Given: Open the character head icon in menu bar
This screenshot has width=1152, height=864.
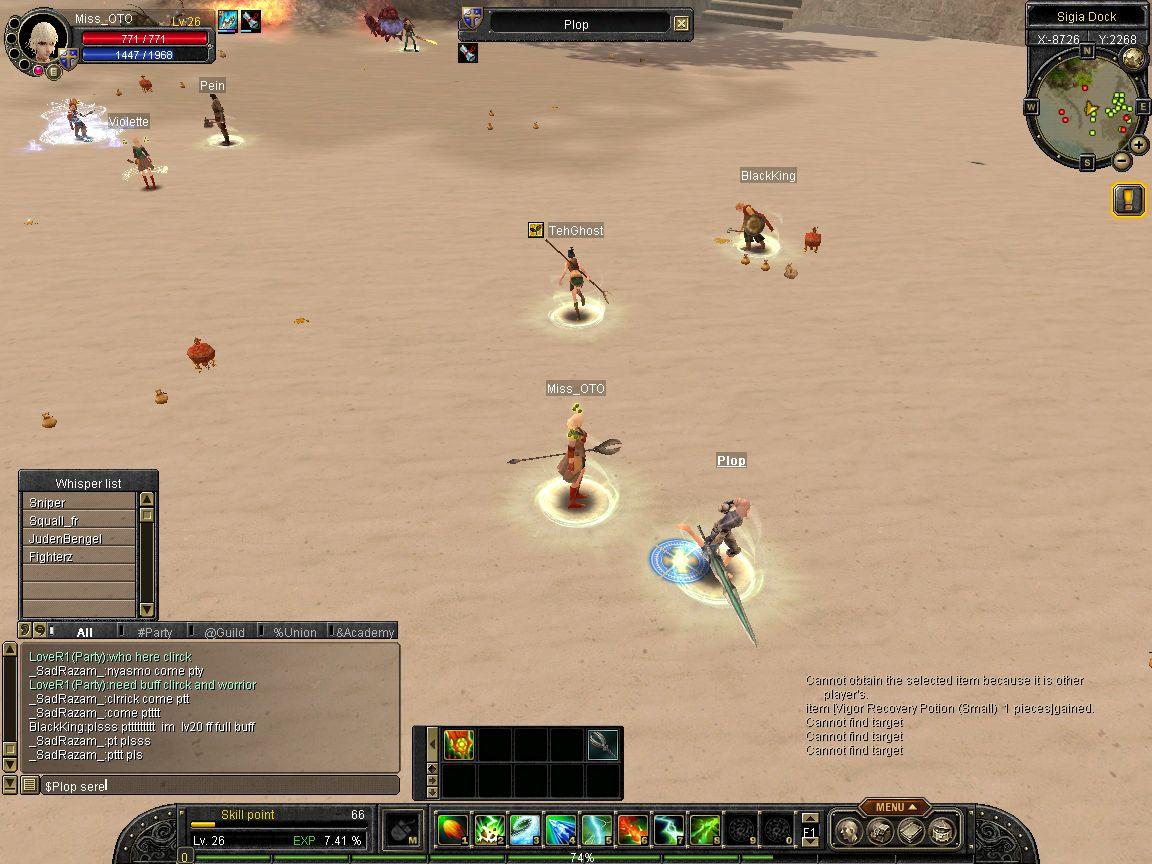Looking at the screenshot, I should coord(849,831).
